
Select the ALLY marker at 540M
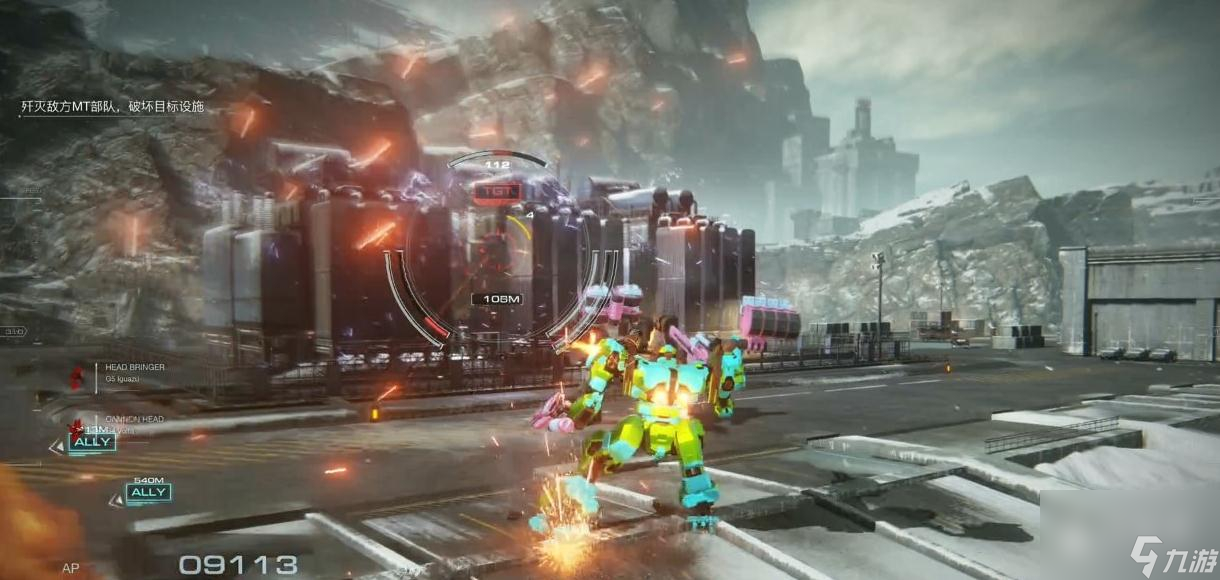(148, 492)
